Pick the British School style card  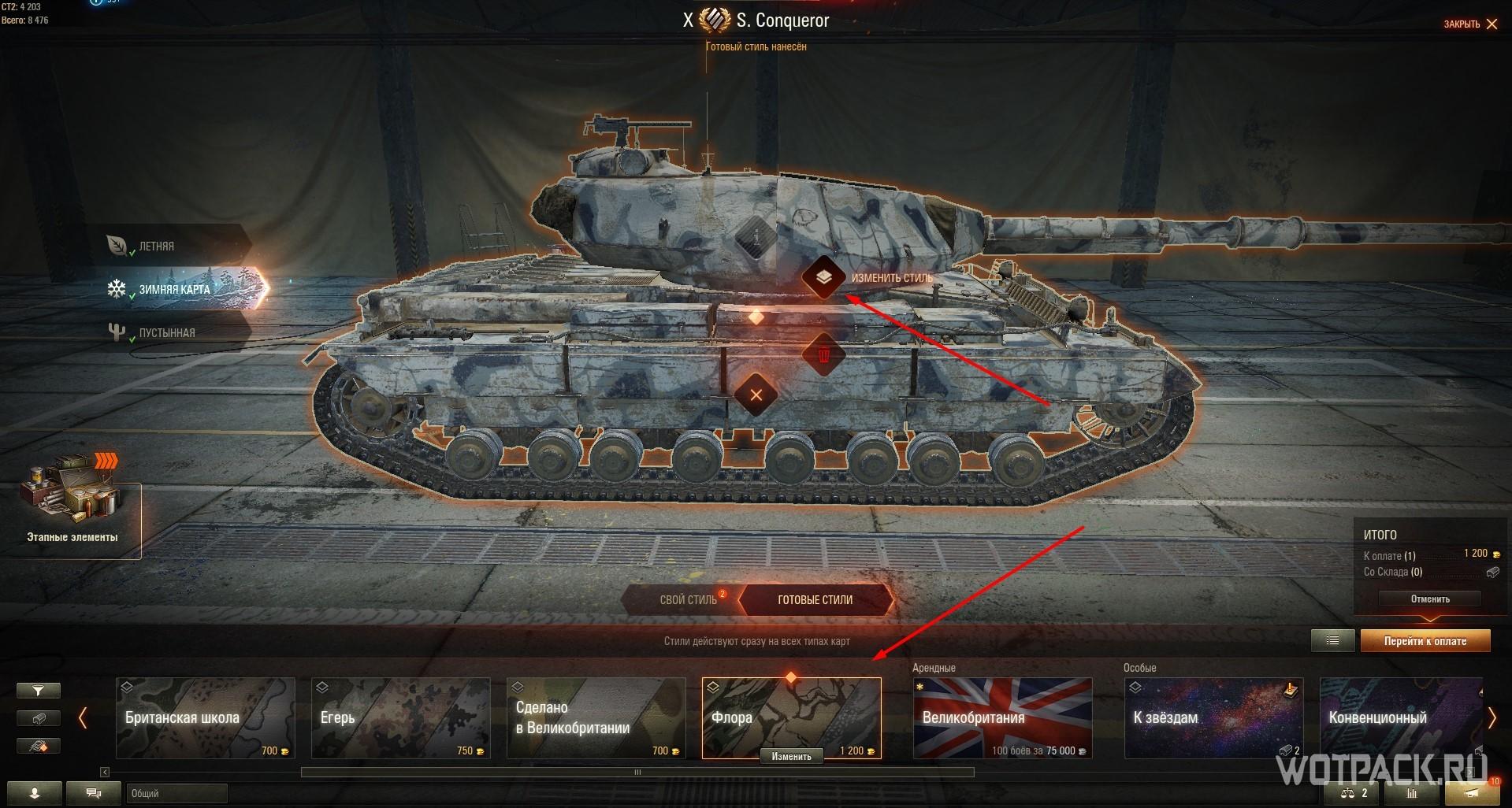(x=205, y=717)
